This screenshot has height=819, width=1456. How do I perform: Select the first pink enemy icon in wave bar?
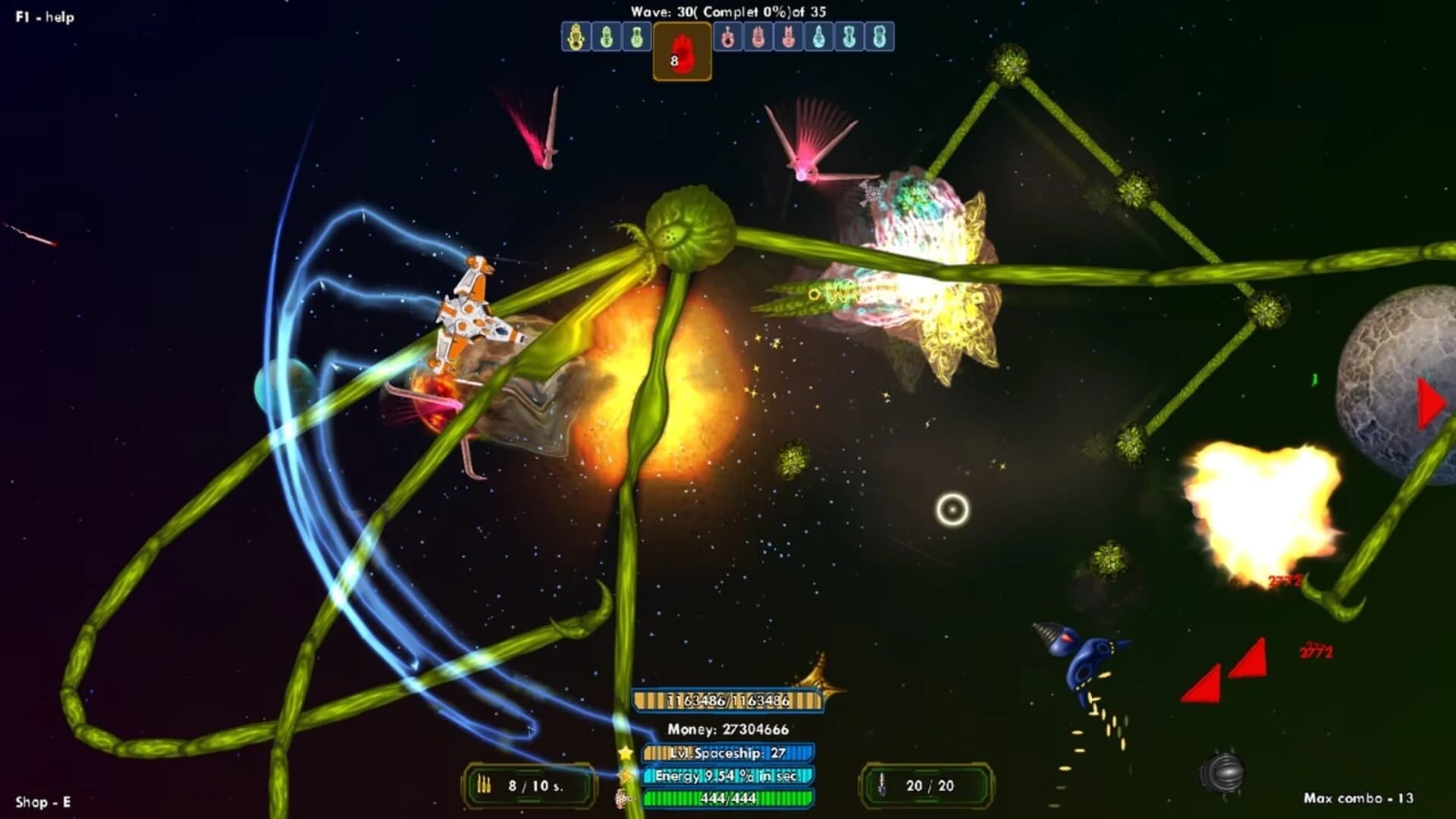727,36
